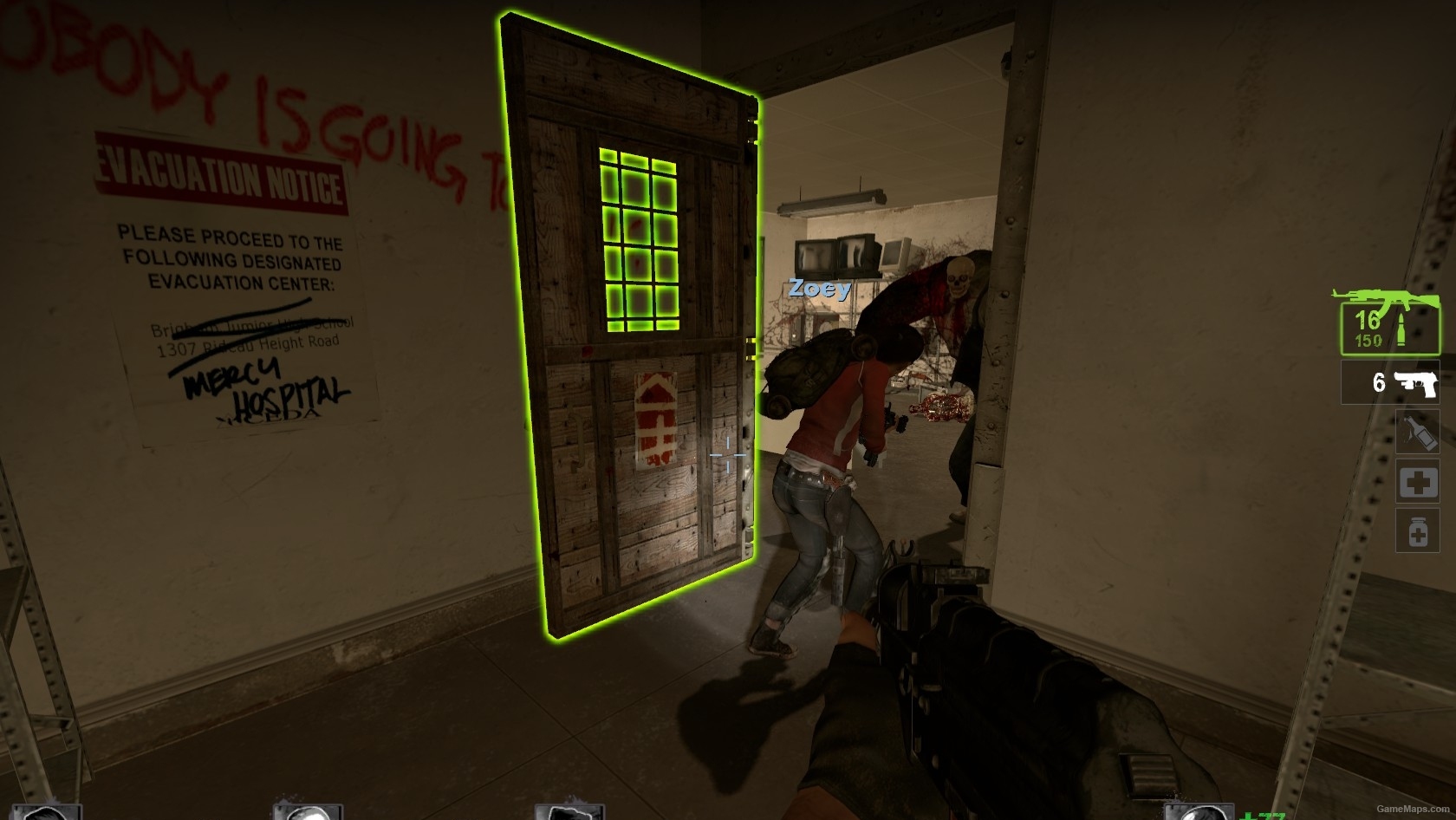Image resolution: width=1456 pixels, height=820 pixels.
Task: Switch to the pistol weapon icon
Action: pos(1390,383)
